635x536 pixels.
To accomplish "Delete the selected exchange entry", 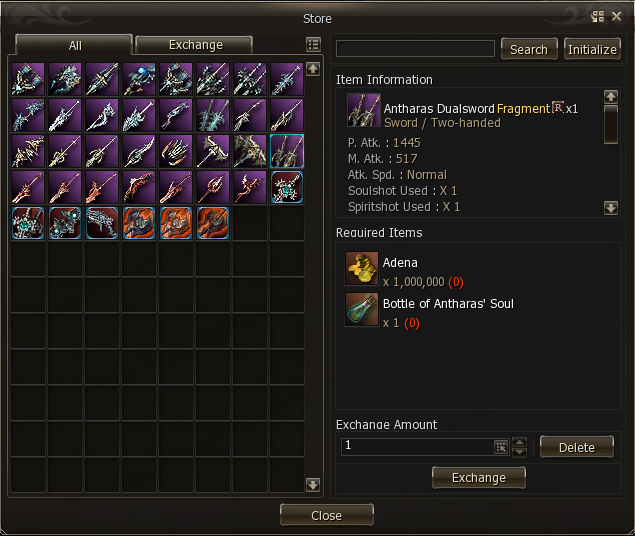I will 576,447.
